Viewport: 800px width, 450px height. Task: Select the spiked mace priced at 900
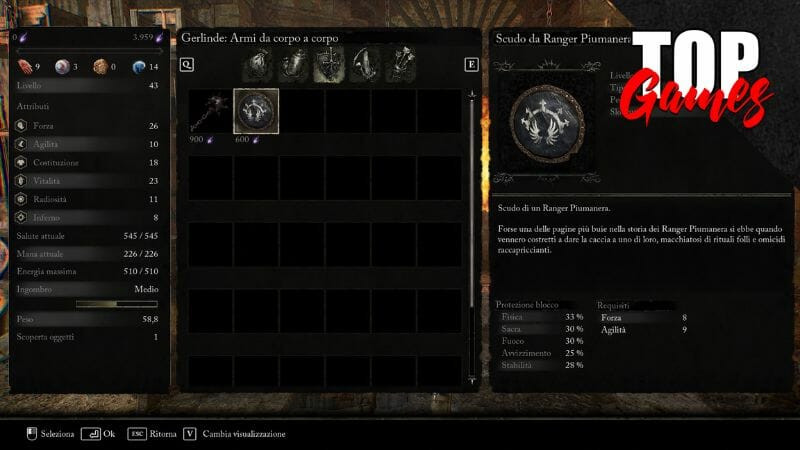[x=210, y=111]
